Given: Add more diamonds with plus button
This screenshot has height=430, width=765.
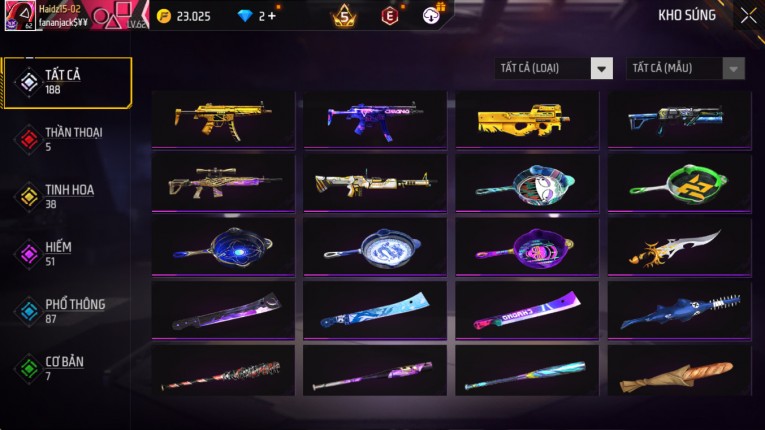Looking at the screenshot, I should tap(271, 16).
